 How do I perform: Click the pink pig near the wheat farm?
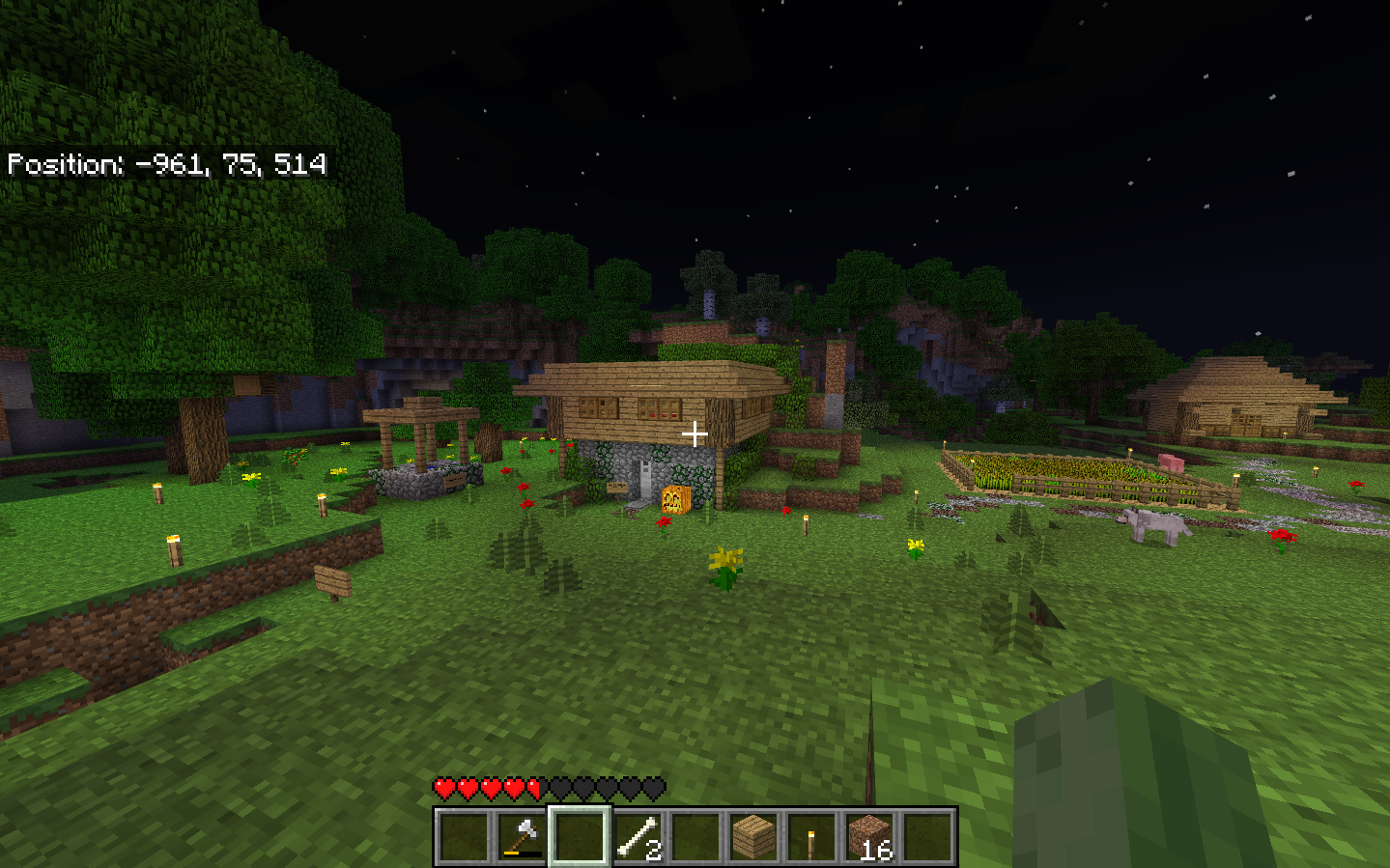tap(1169, 462)
